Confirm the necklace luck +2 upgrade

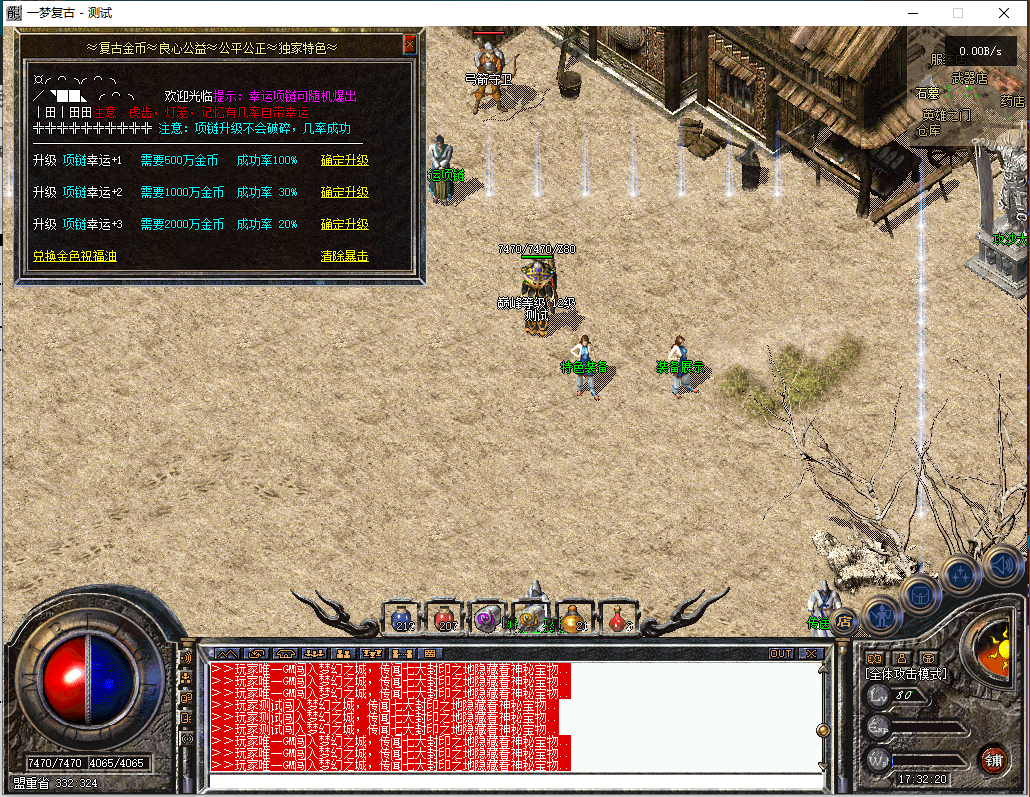tap(344, 192)
